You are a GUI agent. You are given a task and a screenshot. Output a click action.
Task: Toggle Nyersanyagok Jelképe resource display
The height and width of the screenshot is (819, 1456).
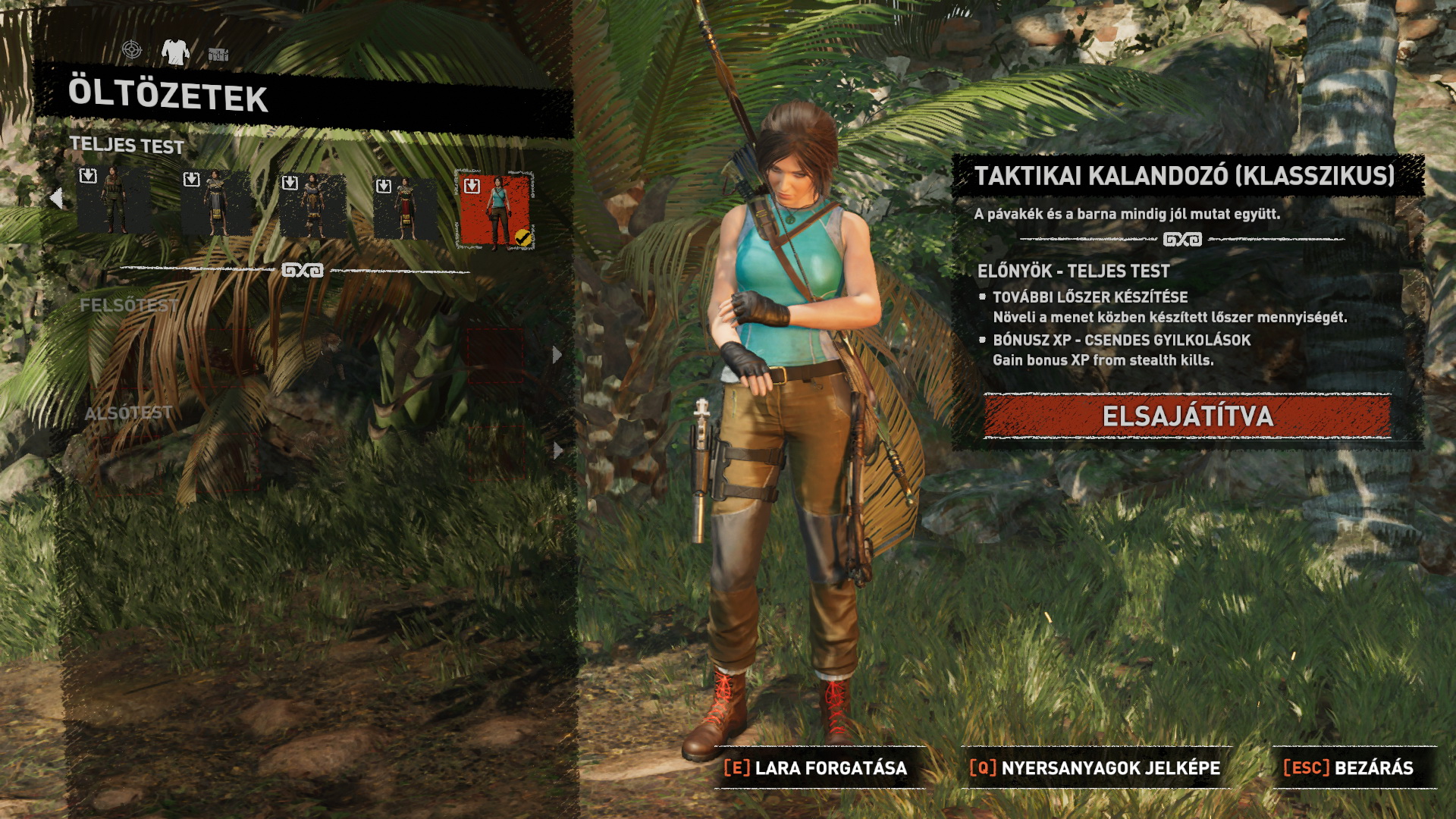tap(1095, 768)
